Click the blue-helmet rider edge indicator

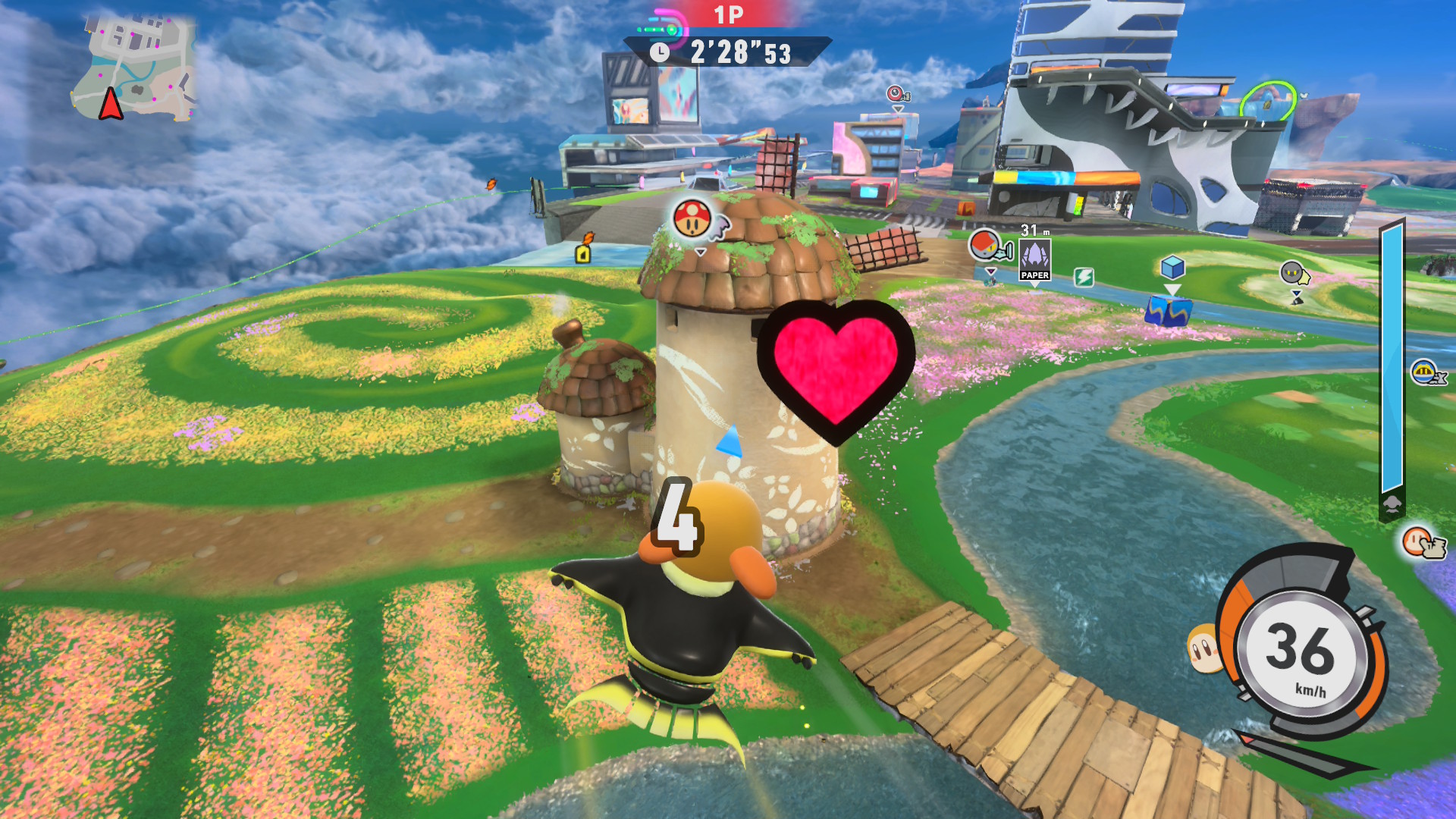click(x=1425, y=372)
